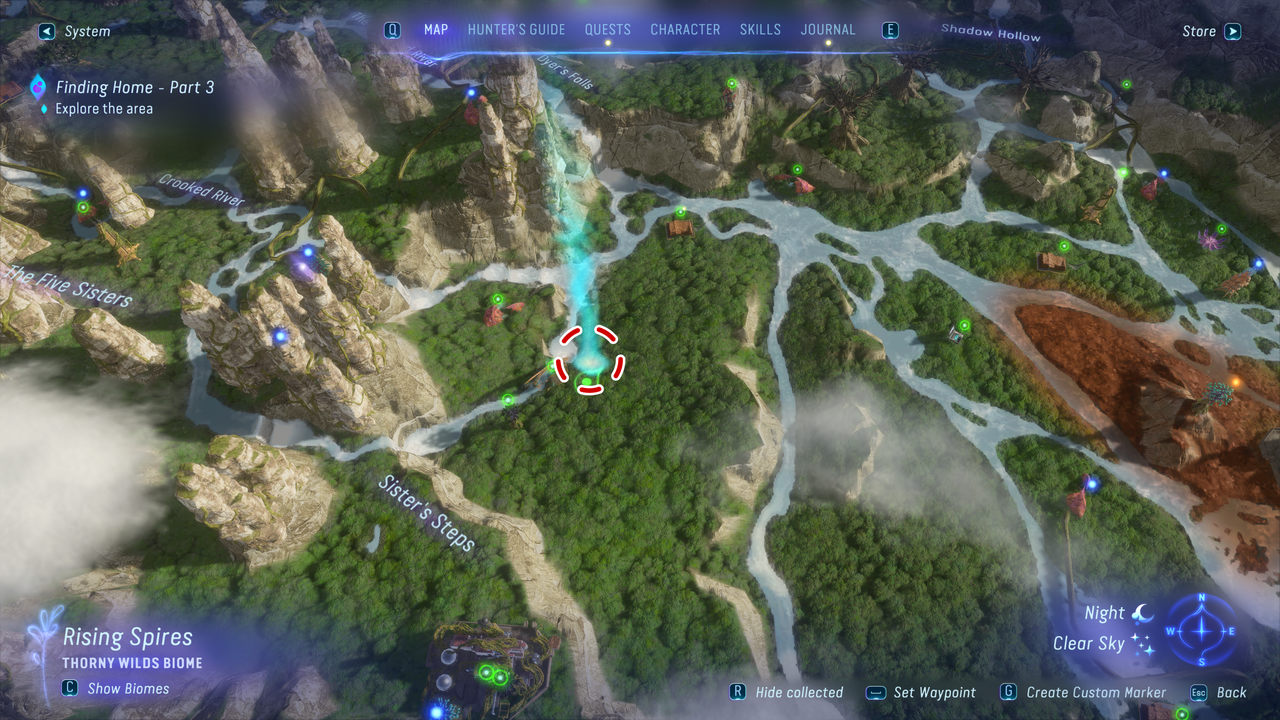Toggle Hide collected with R
Image resolution: width=1280 pixels, height=720 pixels.
741,692
